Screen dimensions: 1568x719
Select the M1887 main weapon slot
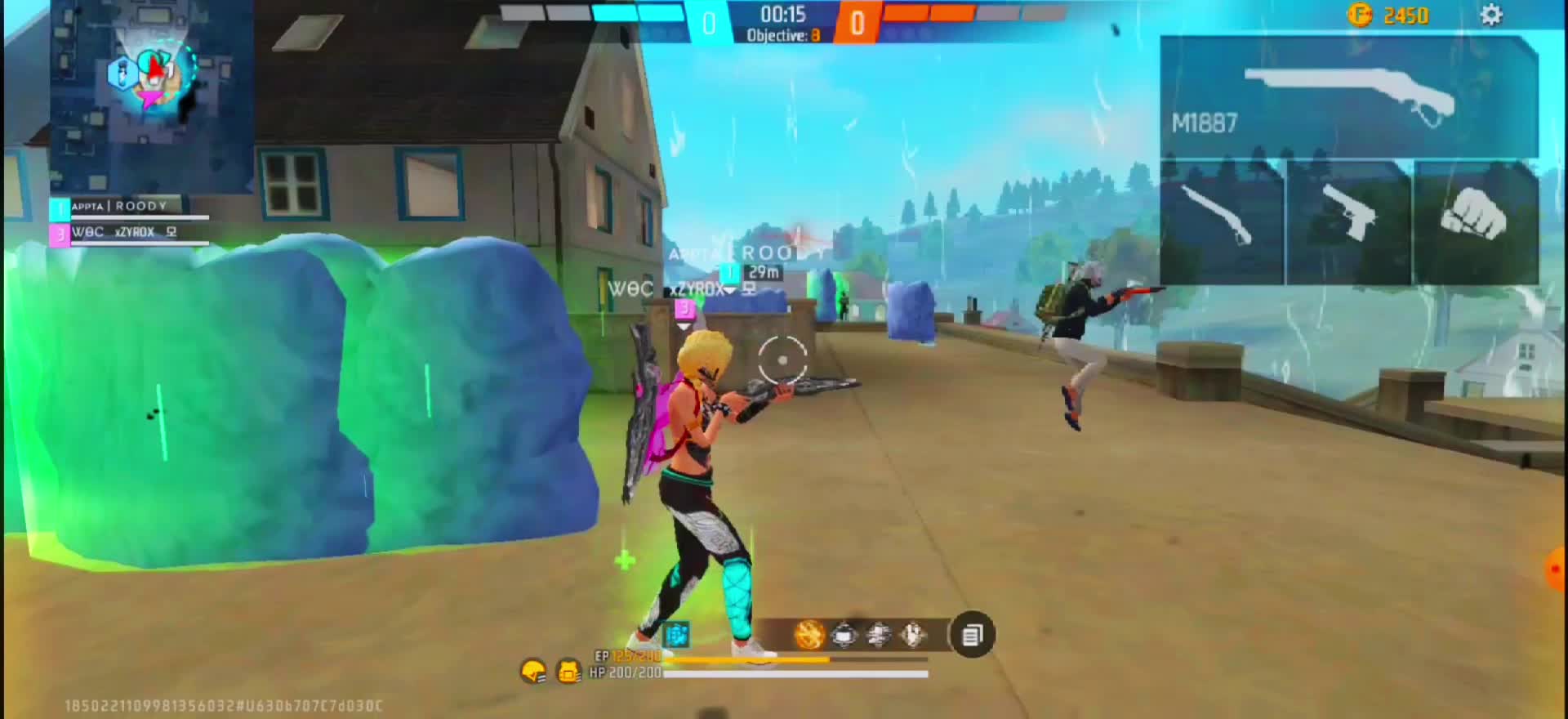click(x=1348, y=97)
